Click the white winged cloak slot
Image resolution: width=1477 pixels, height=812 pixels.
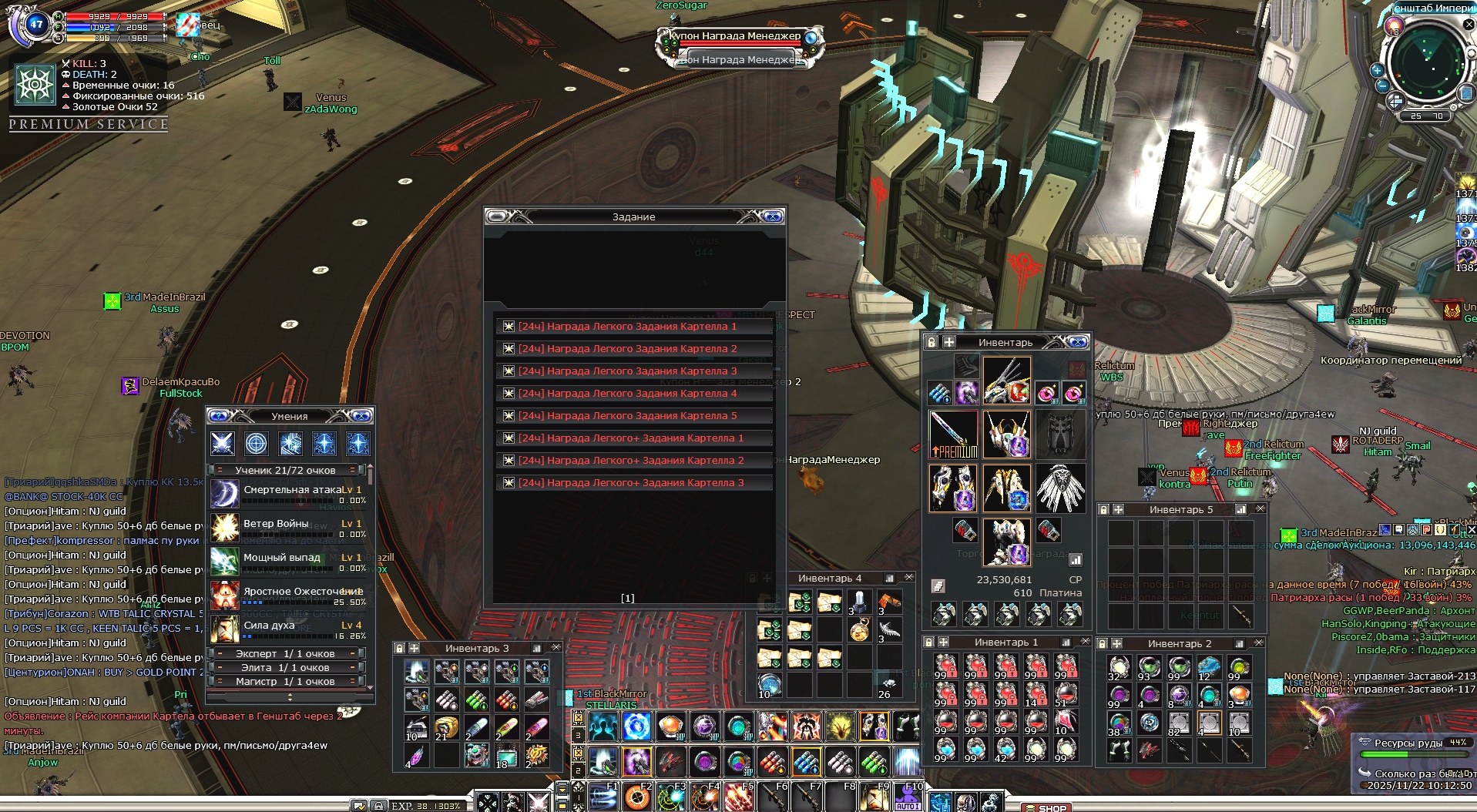(x=1060, y=488)
